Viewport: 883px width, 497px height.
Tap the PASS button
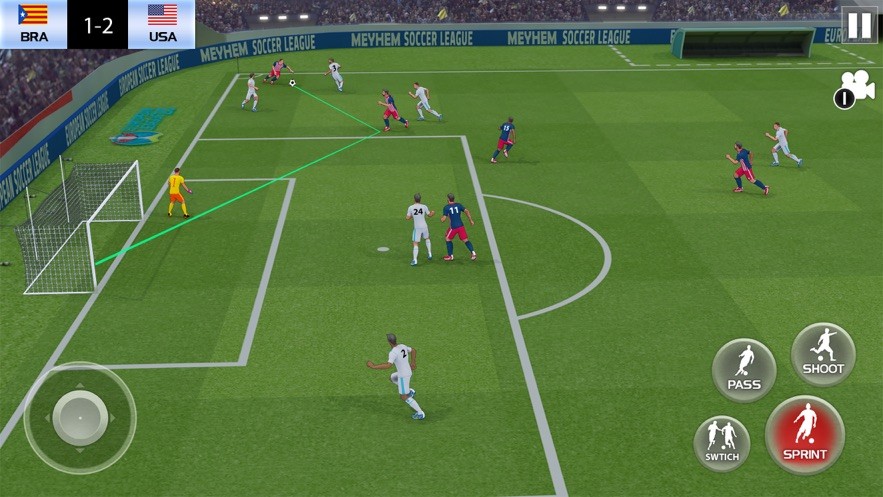coord(744,370)
